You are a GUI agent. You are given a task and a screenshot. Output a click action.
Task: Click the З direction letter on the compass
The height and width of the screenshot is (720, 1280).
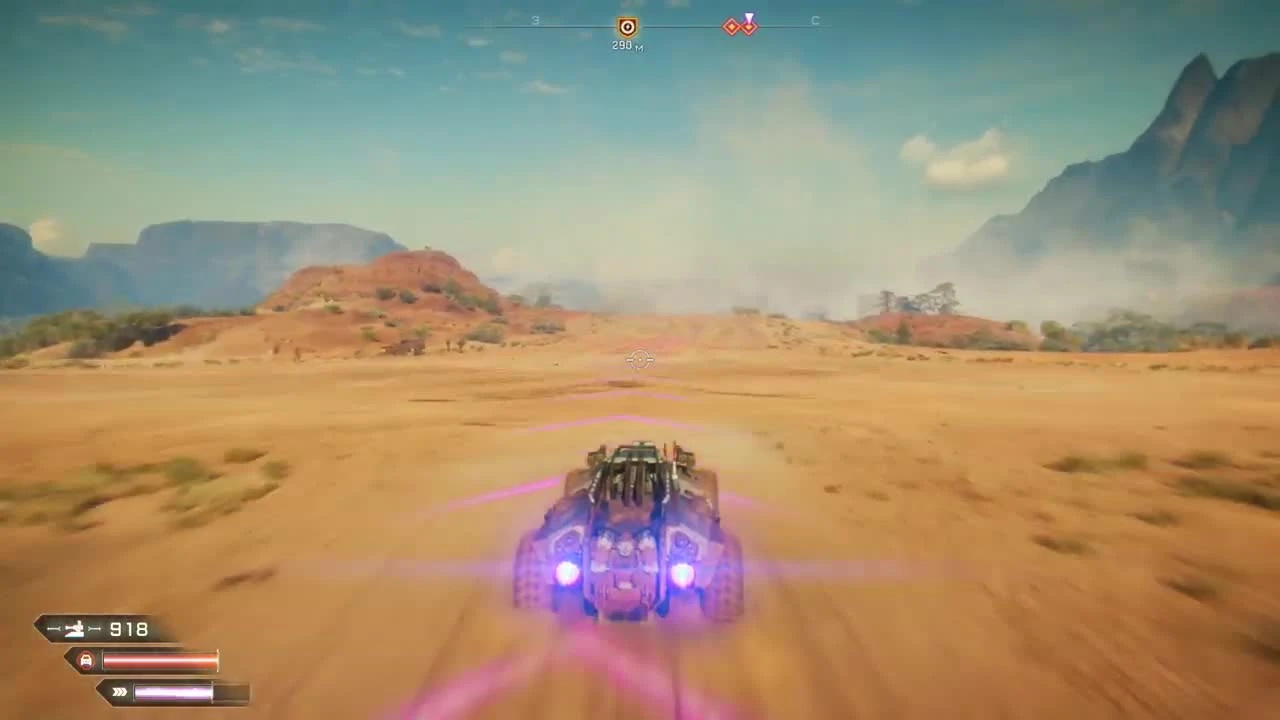tap(535, 20)
